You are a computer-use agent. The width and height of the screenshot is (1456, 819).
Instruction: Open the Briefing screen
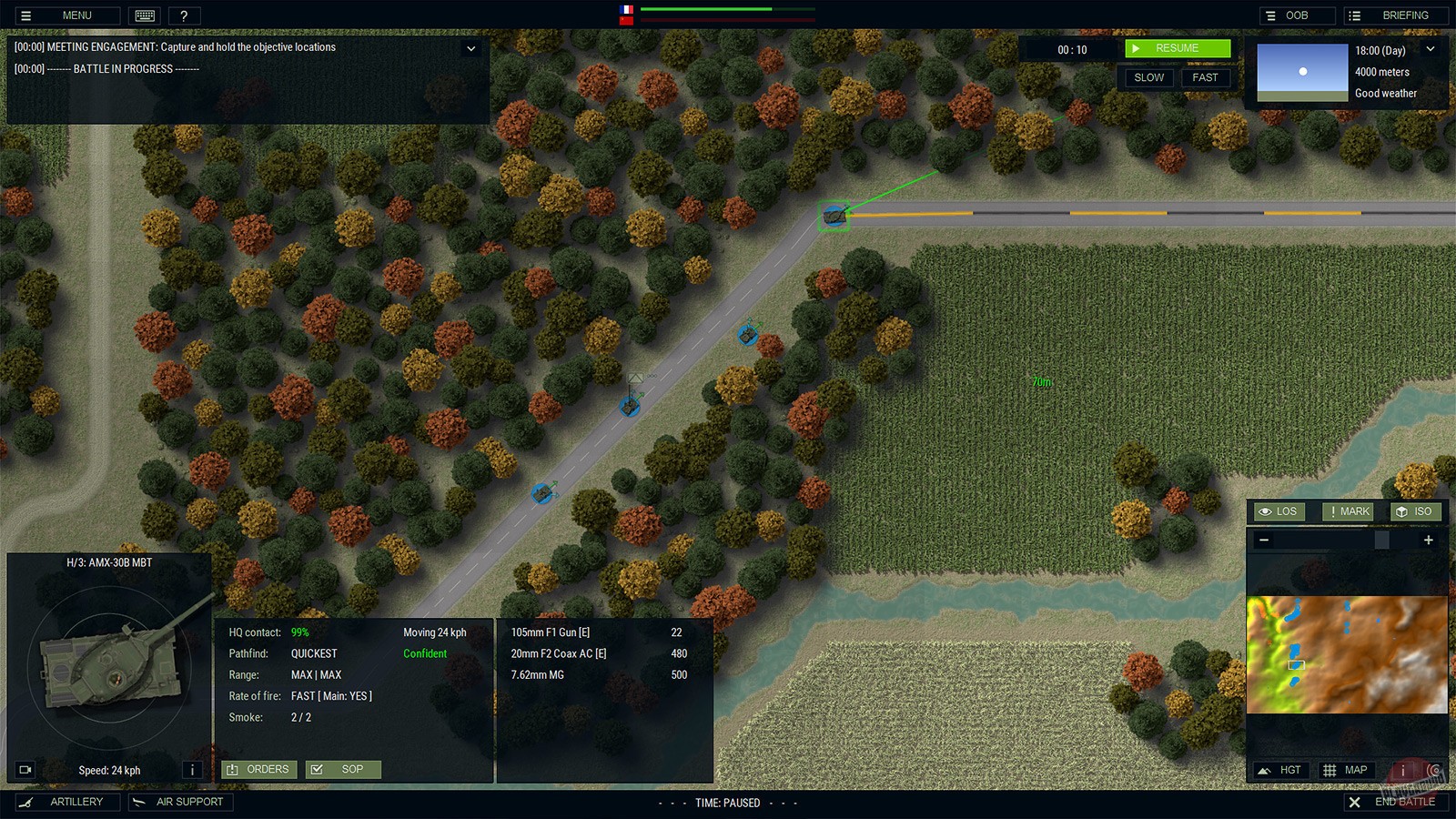[1398, 15]
